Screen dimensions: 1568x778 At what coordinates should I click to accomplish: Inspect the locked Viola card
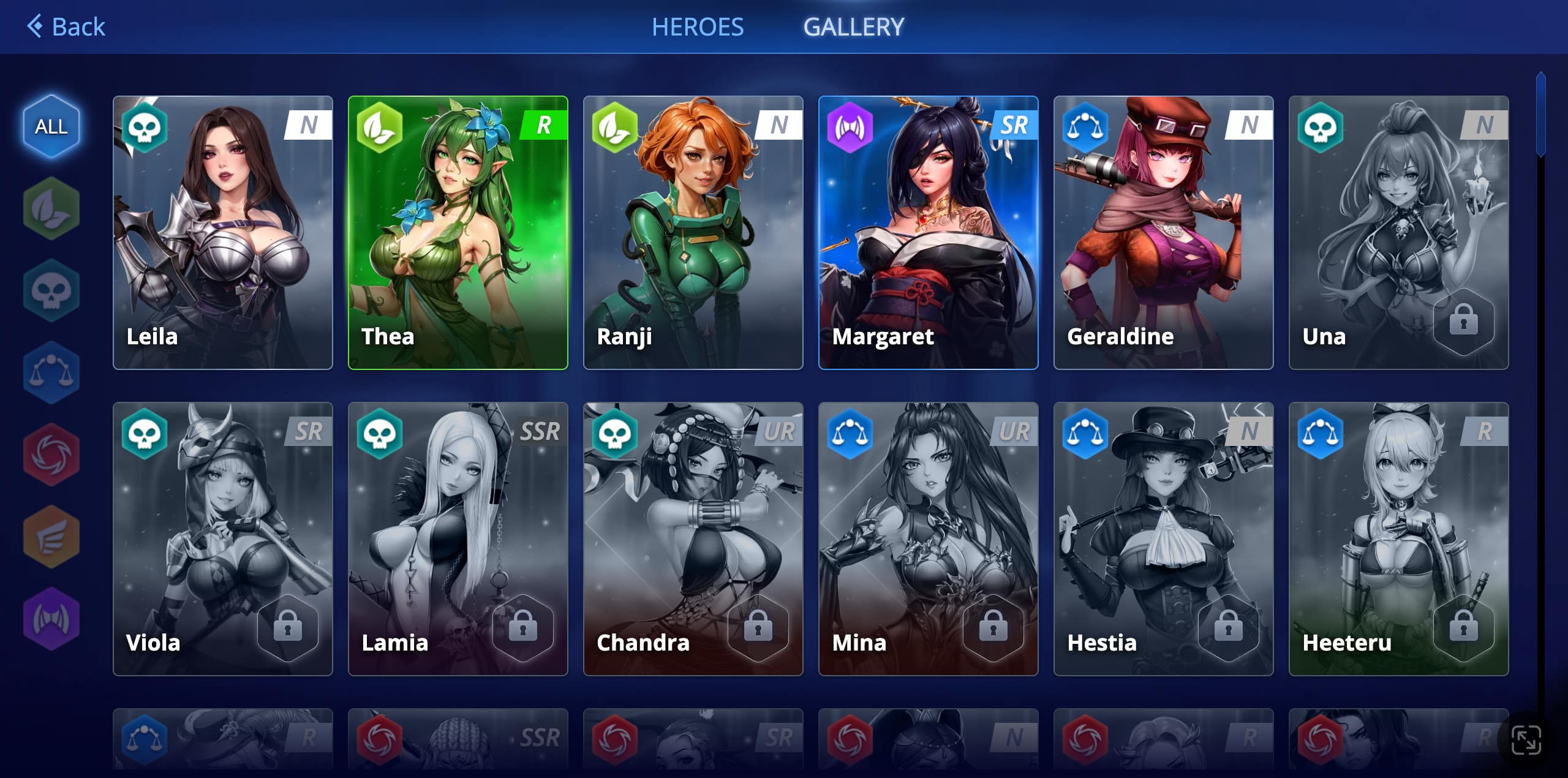223,539
